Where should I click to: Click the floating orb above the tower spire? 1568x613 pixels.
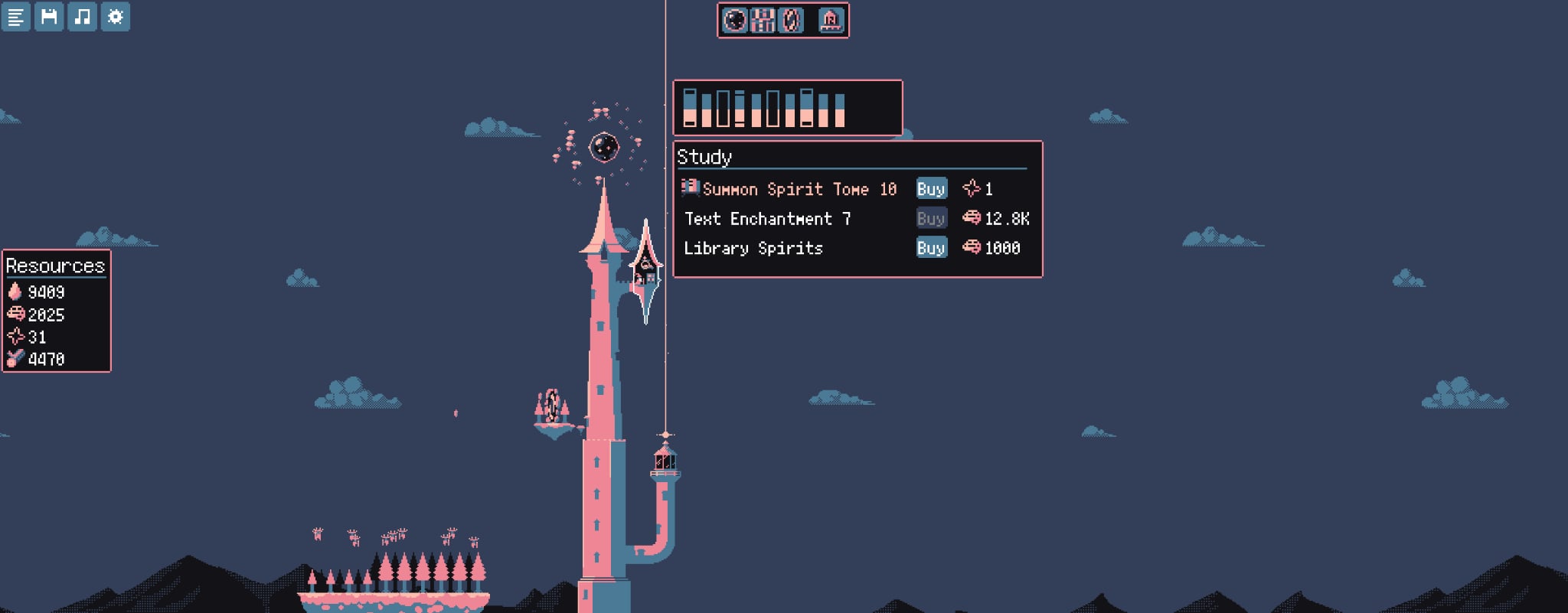(x=605, y=147)
